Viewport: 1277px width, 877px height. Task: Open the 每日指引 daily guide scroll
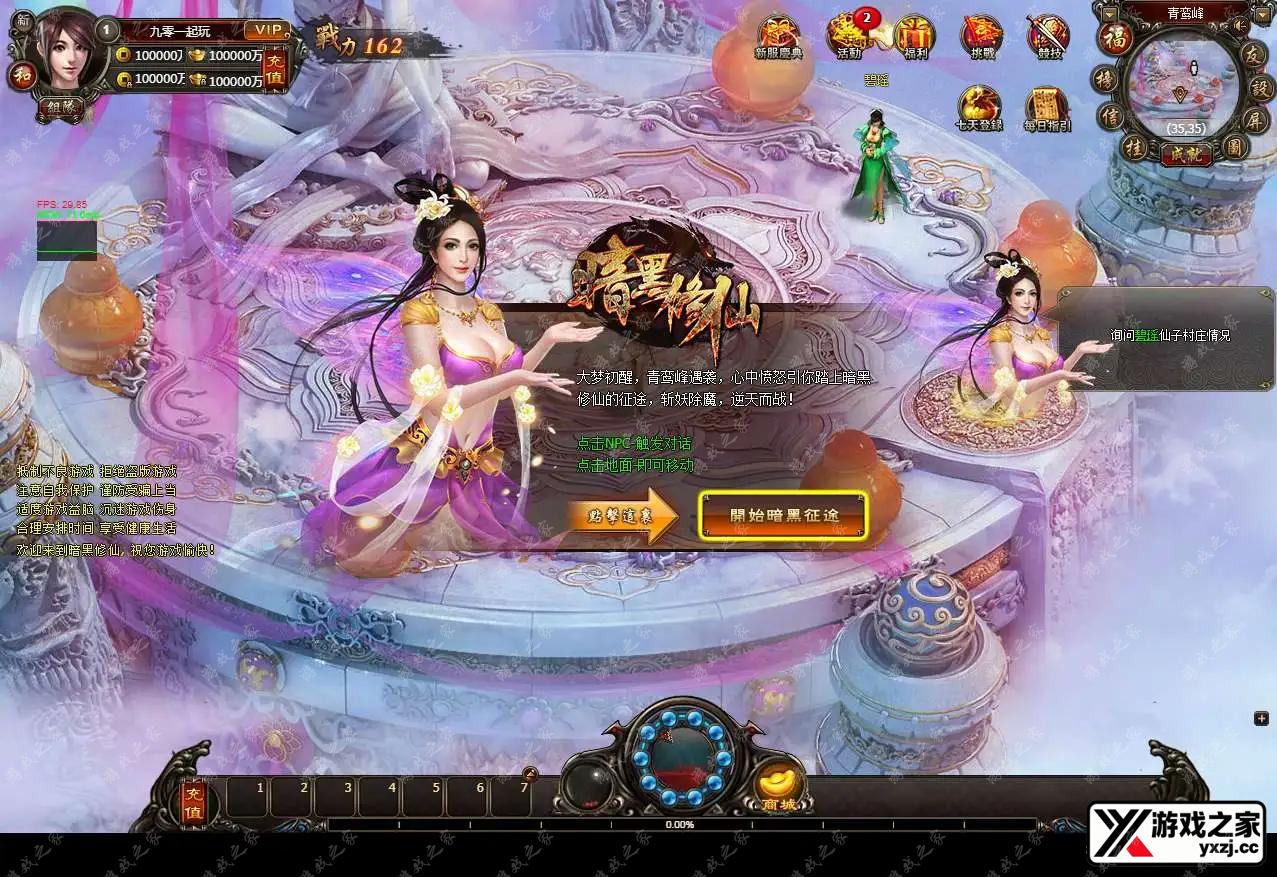pyautogui.click(x=1047, y=108)
